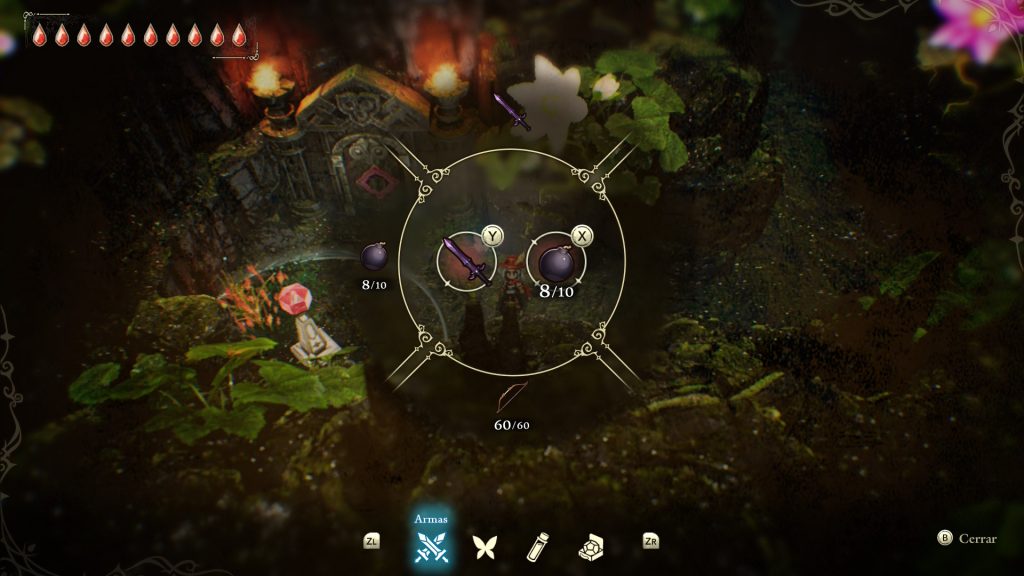The height and width of the screenshot is (576, 1024).
Task: Open the butterfly category tab
Action: click(485, 546)
